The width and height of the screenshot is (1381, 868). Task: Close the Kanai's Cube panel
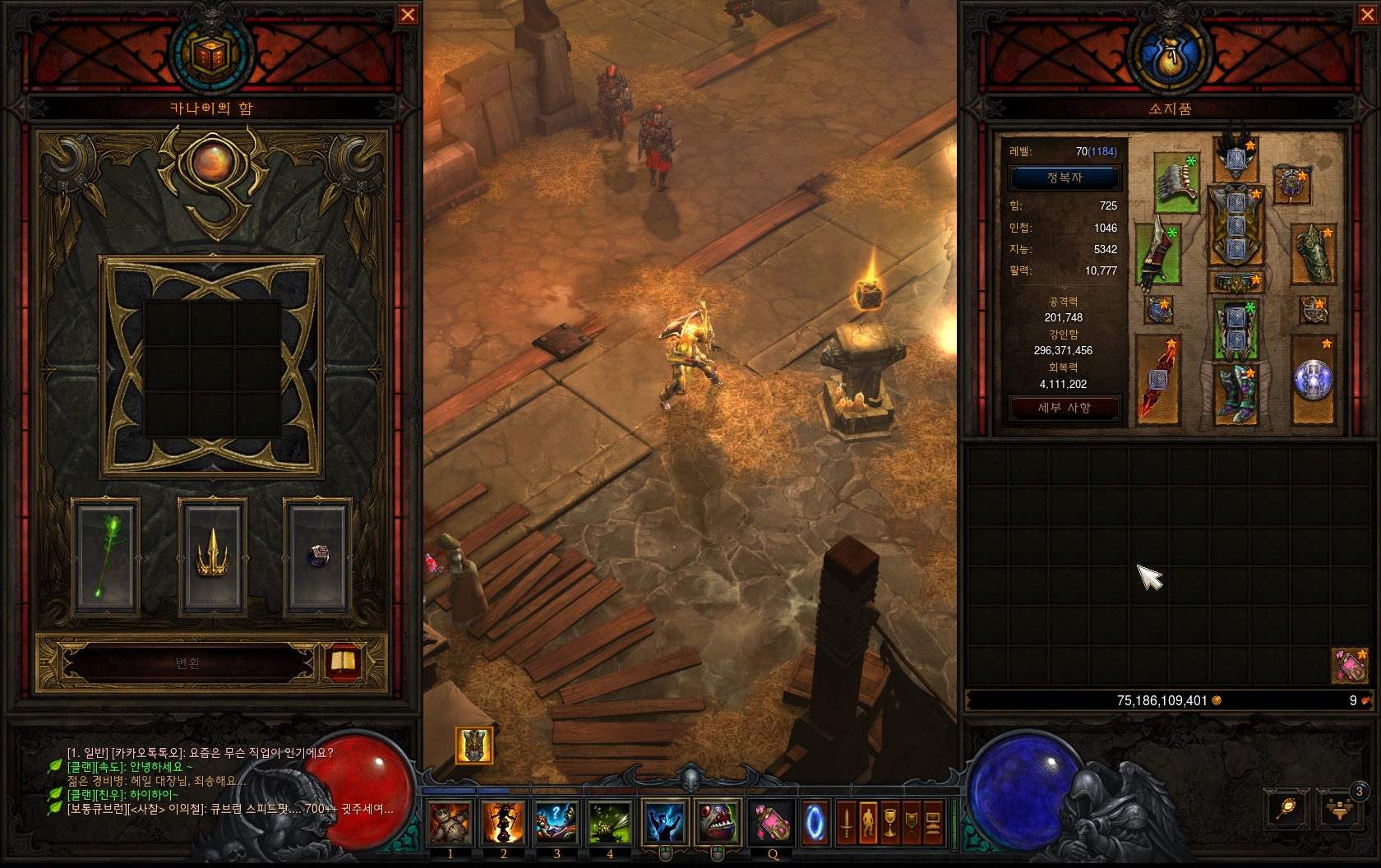(408, 15)
